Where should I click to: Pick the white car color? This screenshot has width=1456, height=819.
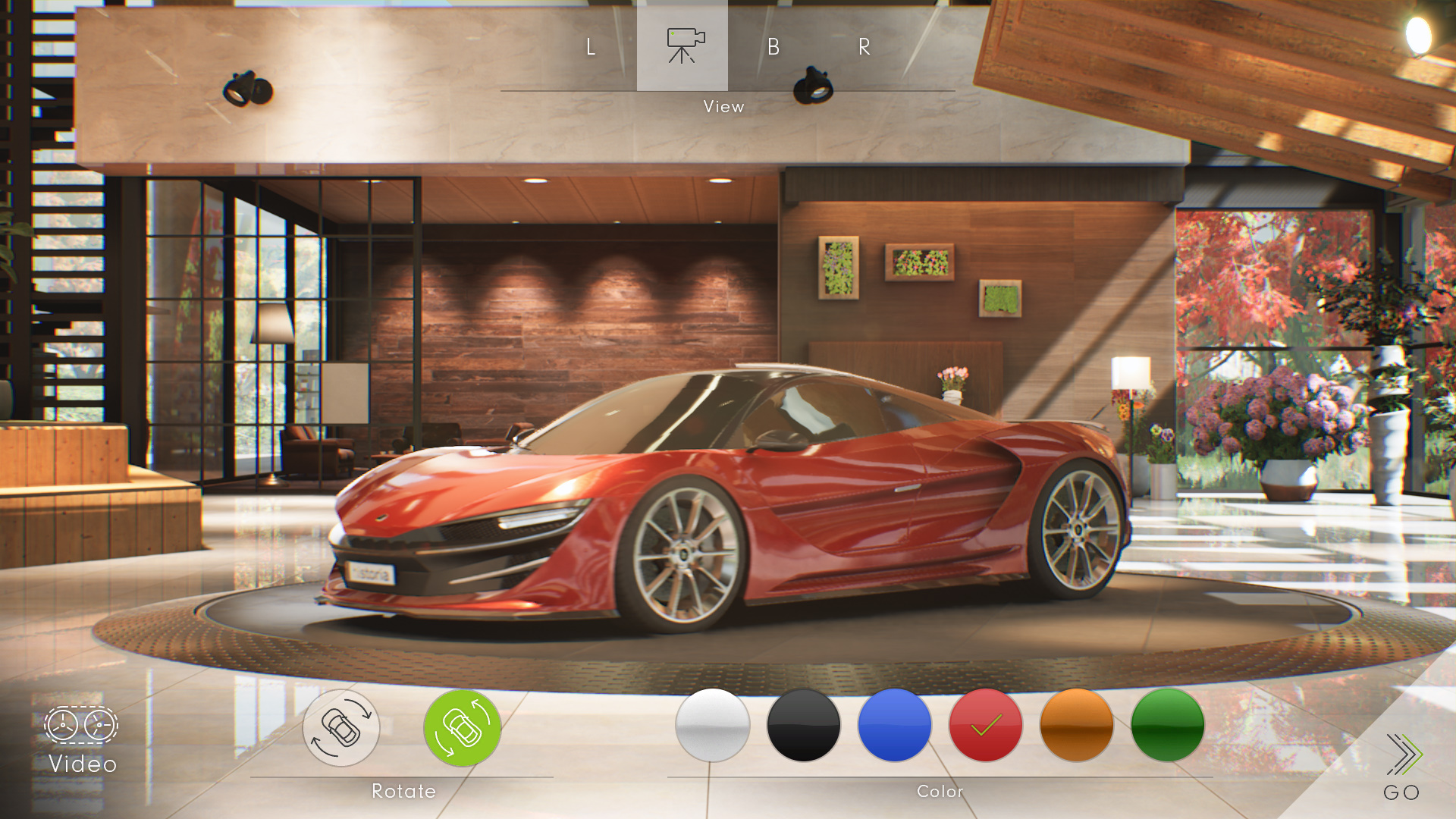point(713,726)
